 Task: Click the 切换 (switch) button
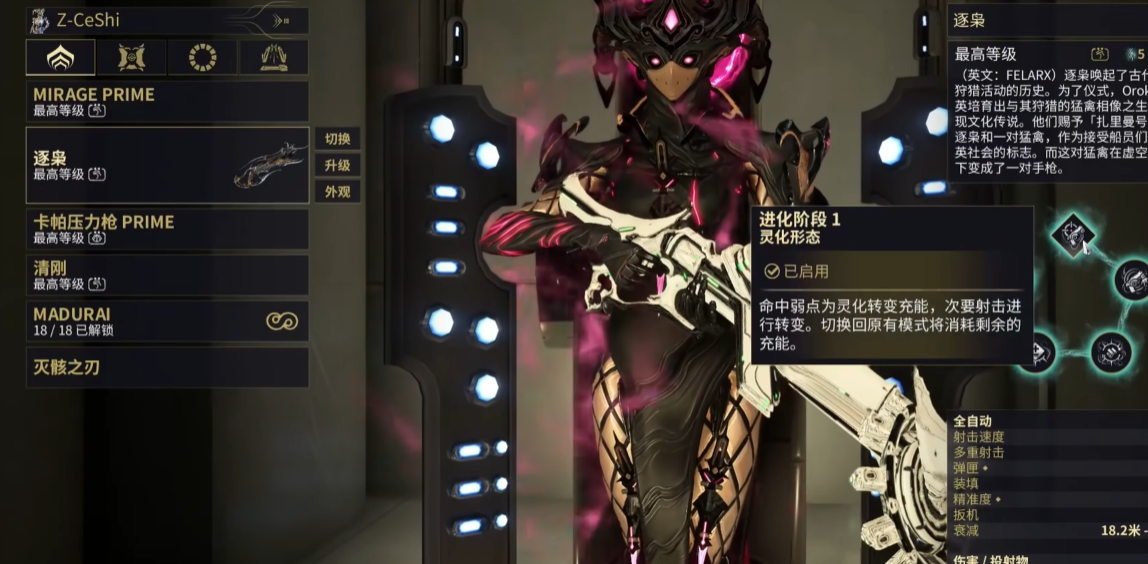click(337, 139)
